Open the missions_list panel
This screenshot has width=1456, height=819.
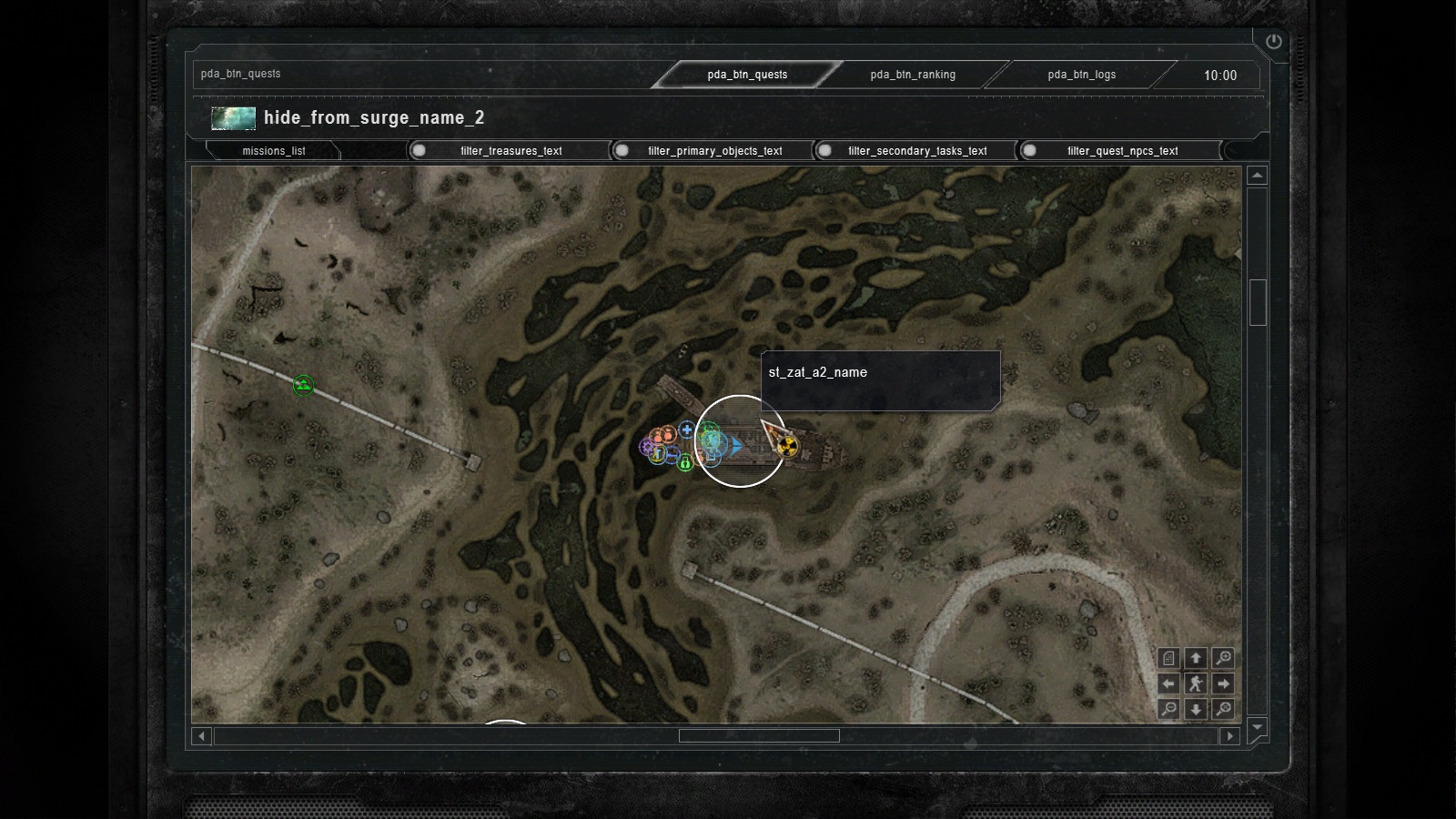[x=273, y=151]
